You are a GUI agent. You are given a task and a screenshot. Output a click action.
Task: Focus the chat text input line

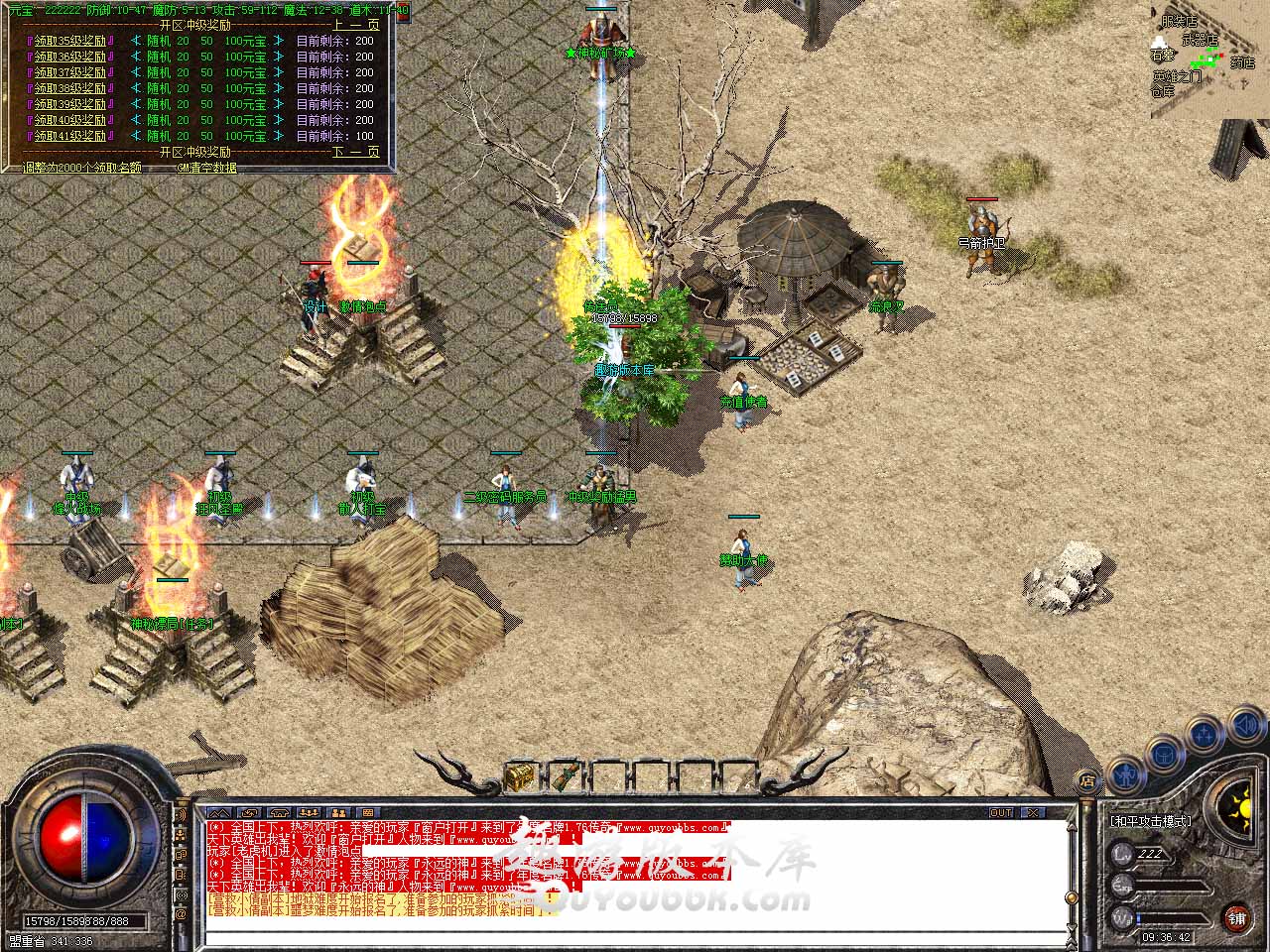(x=635, y=934)
